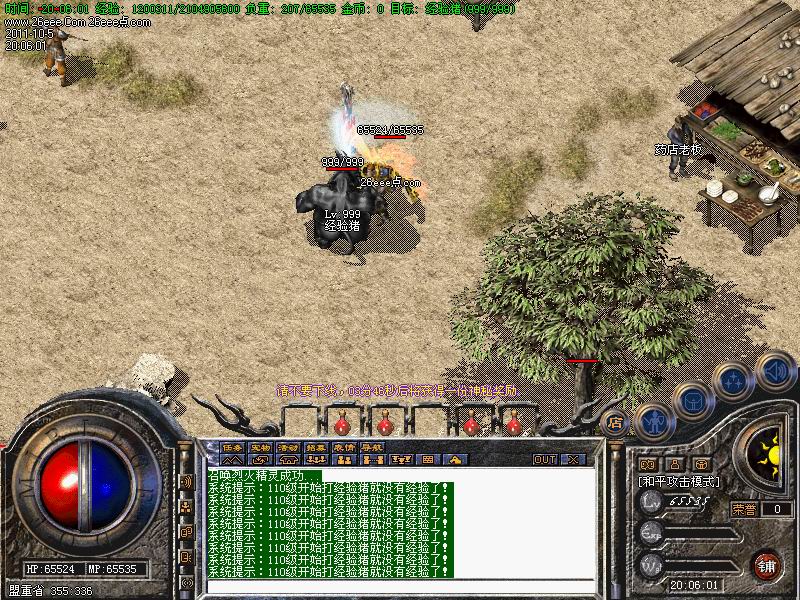Select the 活动 events tab
Image resolution: width=800 pixels, height=600 pixels.
(289, 447)
